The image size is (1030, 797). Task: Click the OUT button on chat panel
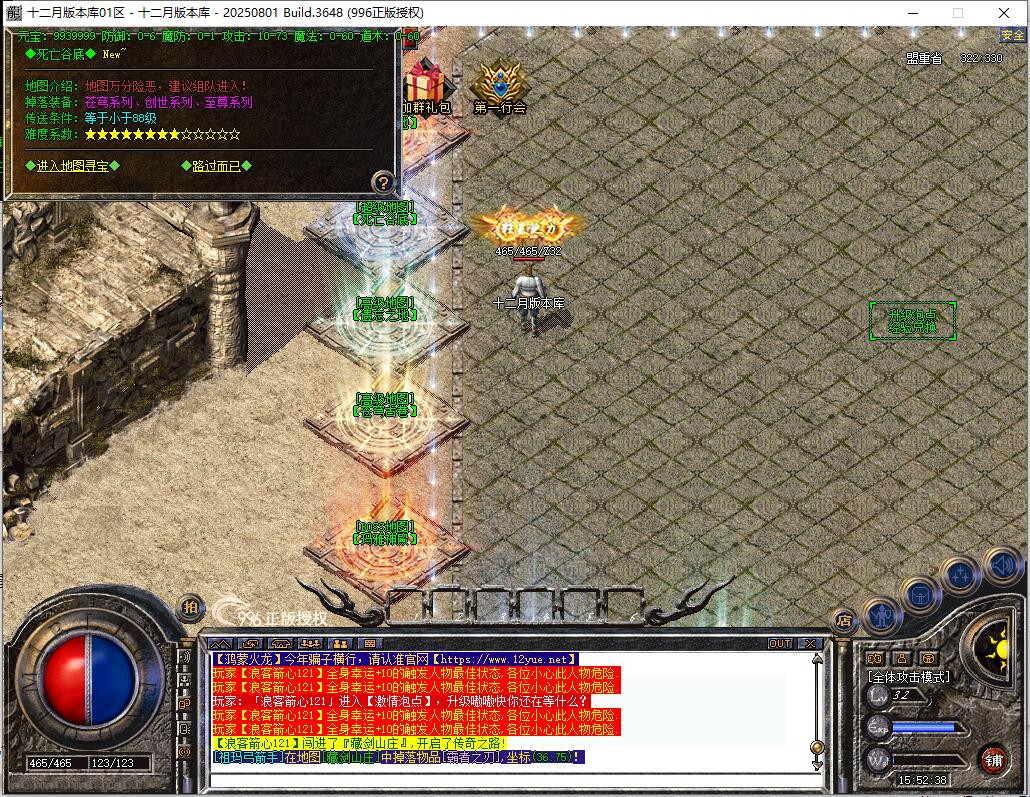coord(780,643)
